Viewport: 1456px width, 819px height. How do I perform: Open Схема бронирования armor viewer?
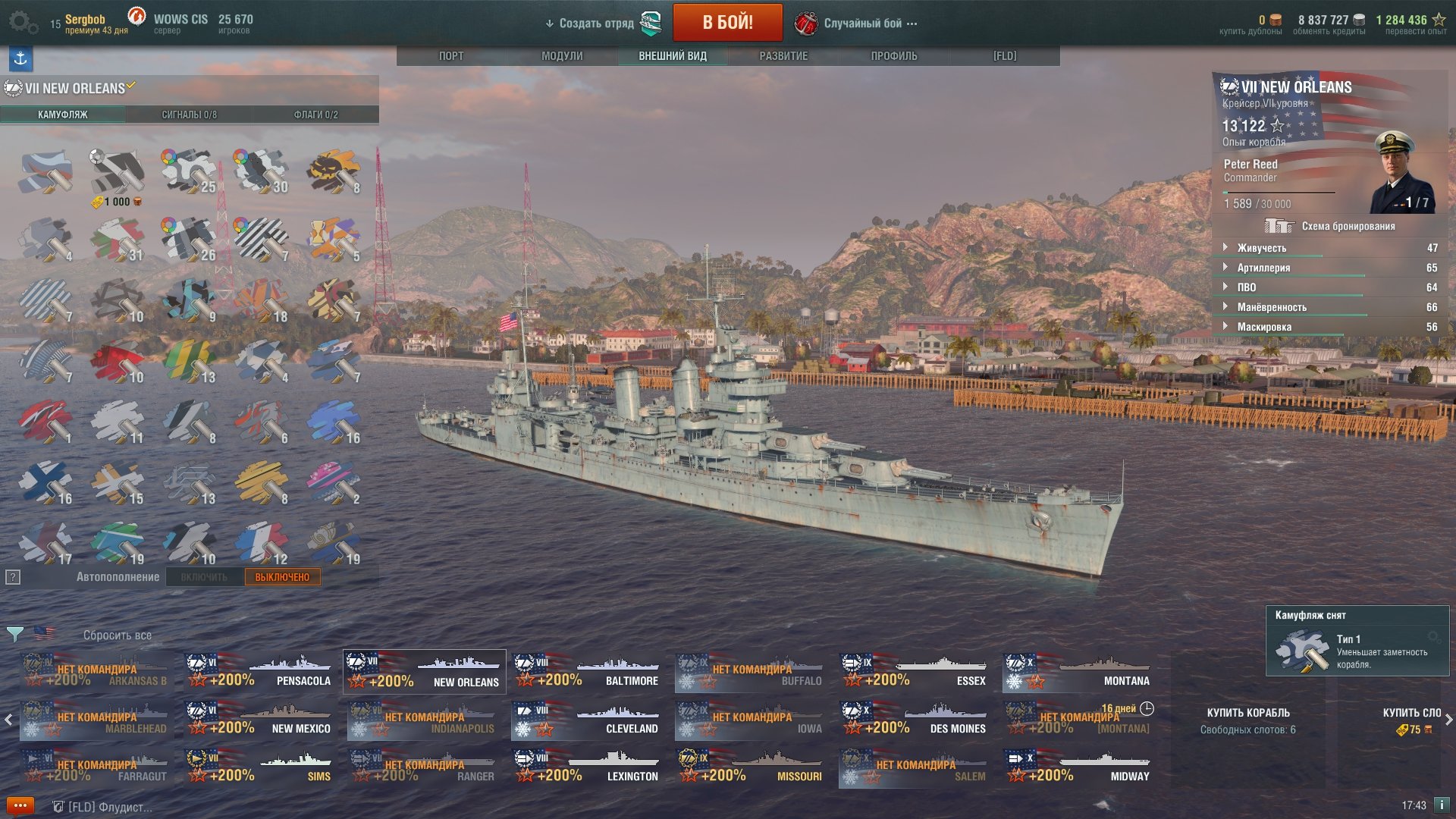[x=1348, y=226]
